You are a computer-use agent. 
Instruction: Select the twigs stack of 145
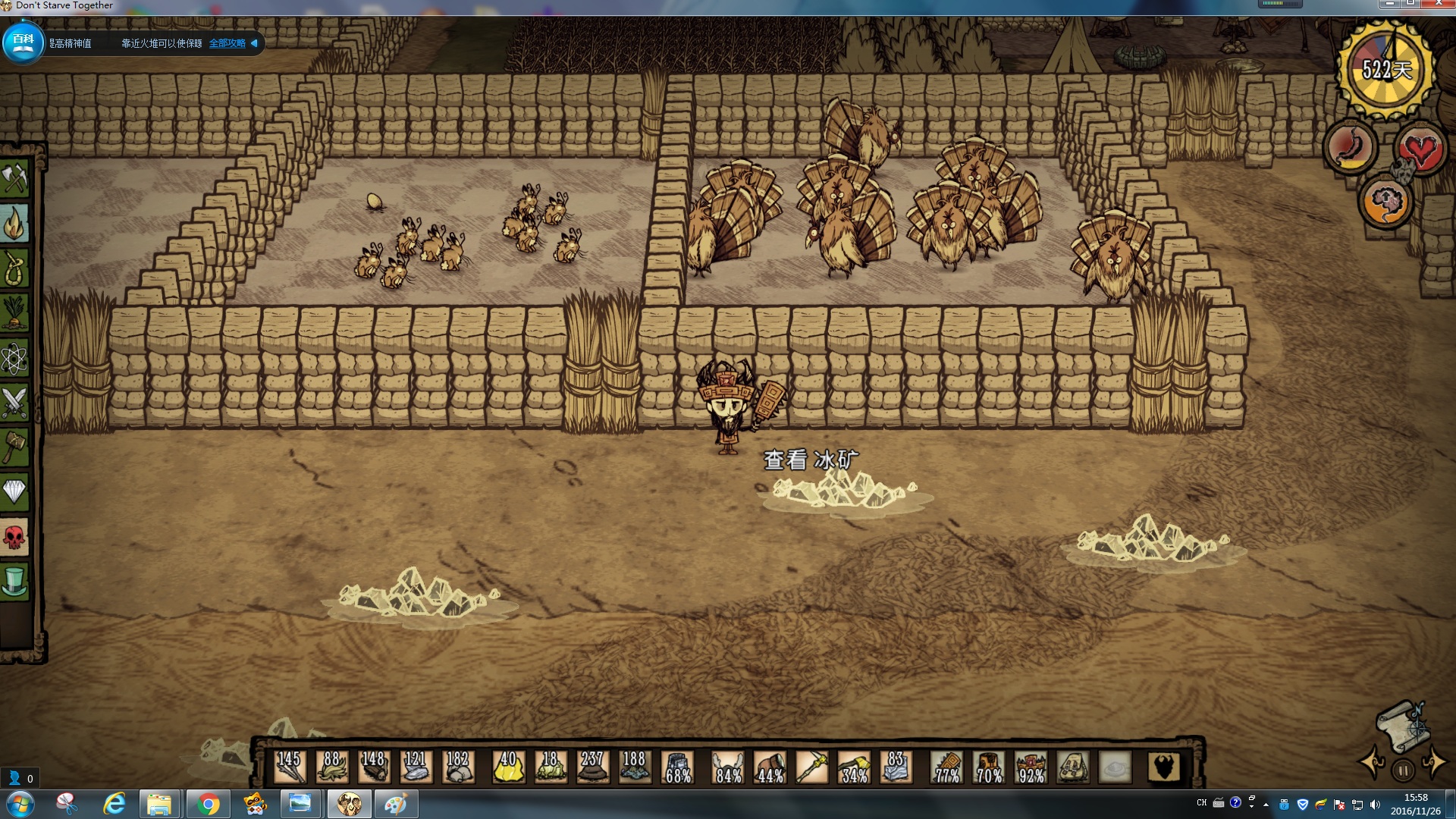[290, 767]
